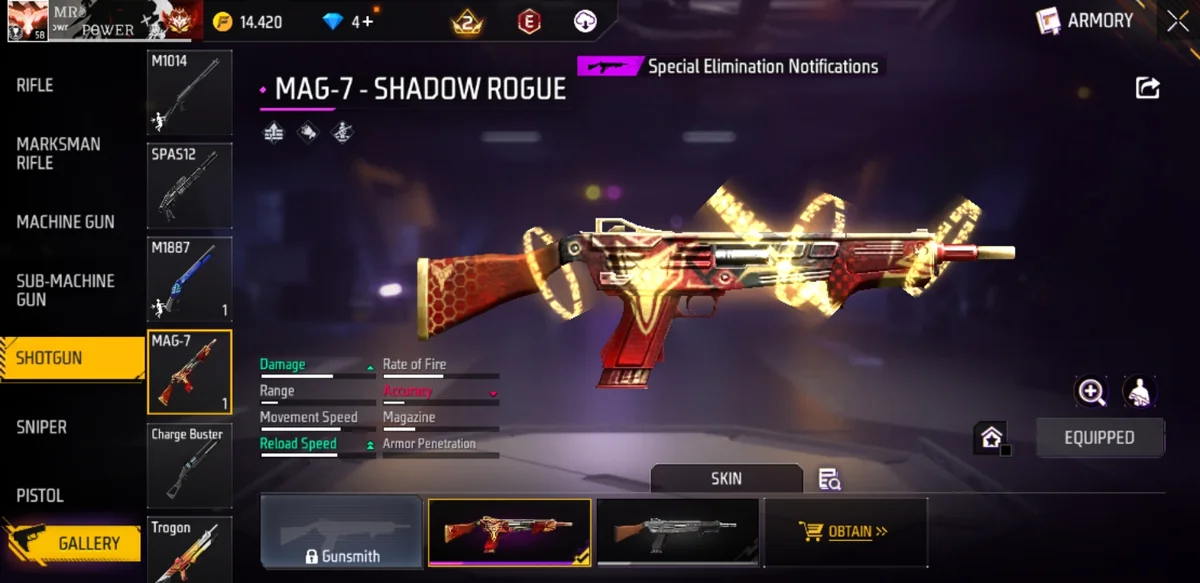Select the Charge Buster shotgun
The height and width of the screenshot is (583, 1200).
(x=189, y=466)
